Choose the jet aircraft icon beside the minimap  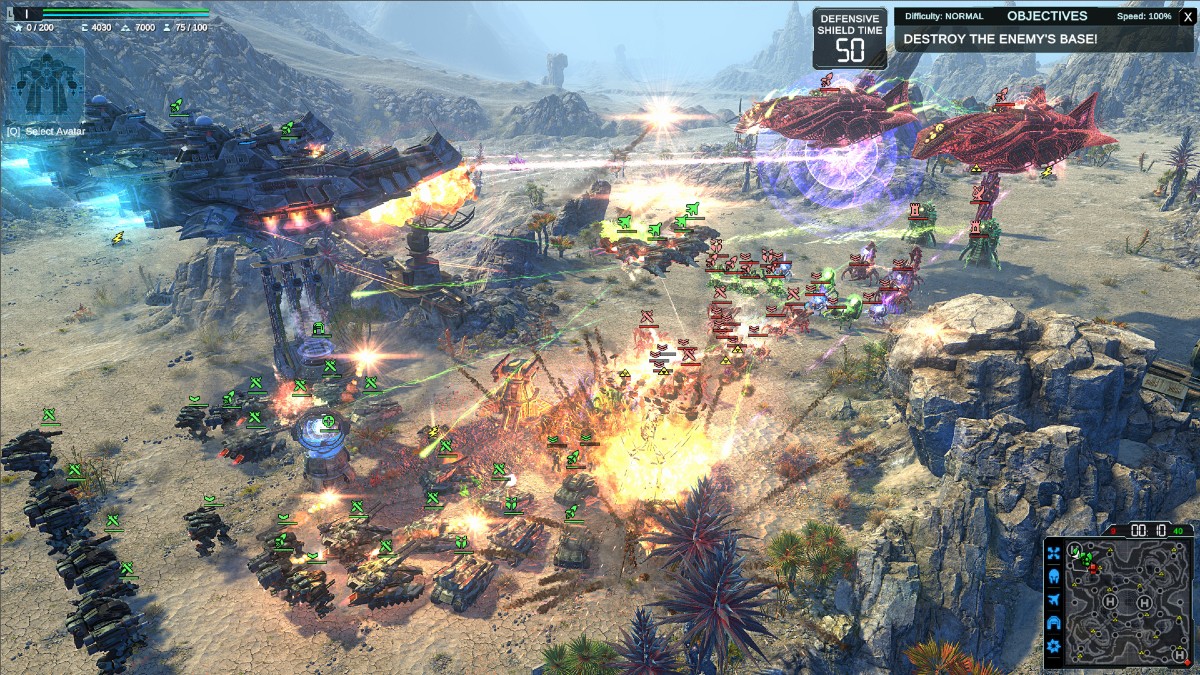click(1053, 599)
